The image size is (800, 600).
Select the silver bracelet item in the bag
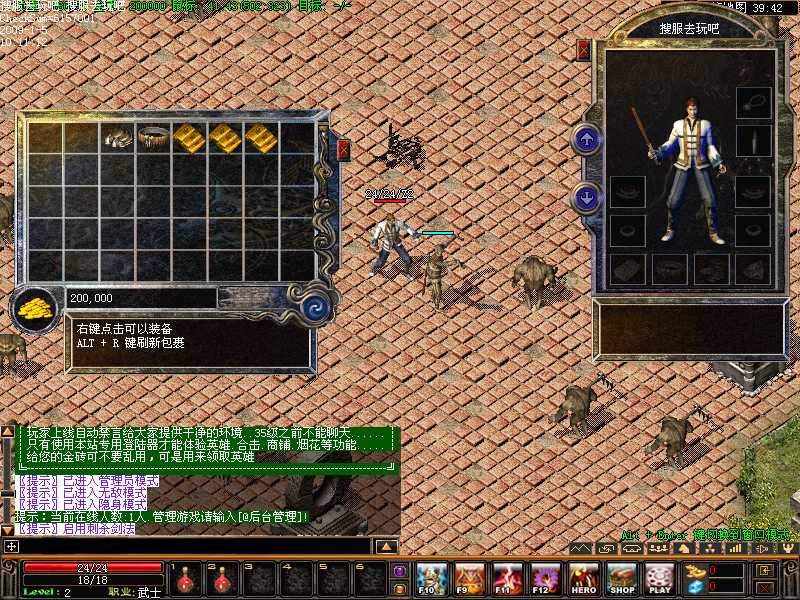click(117, 138)
